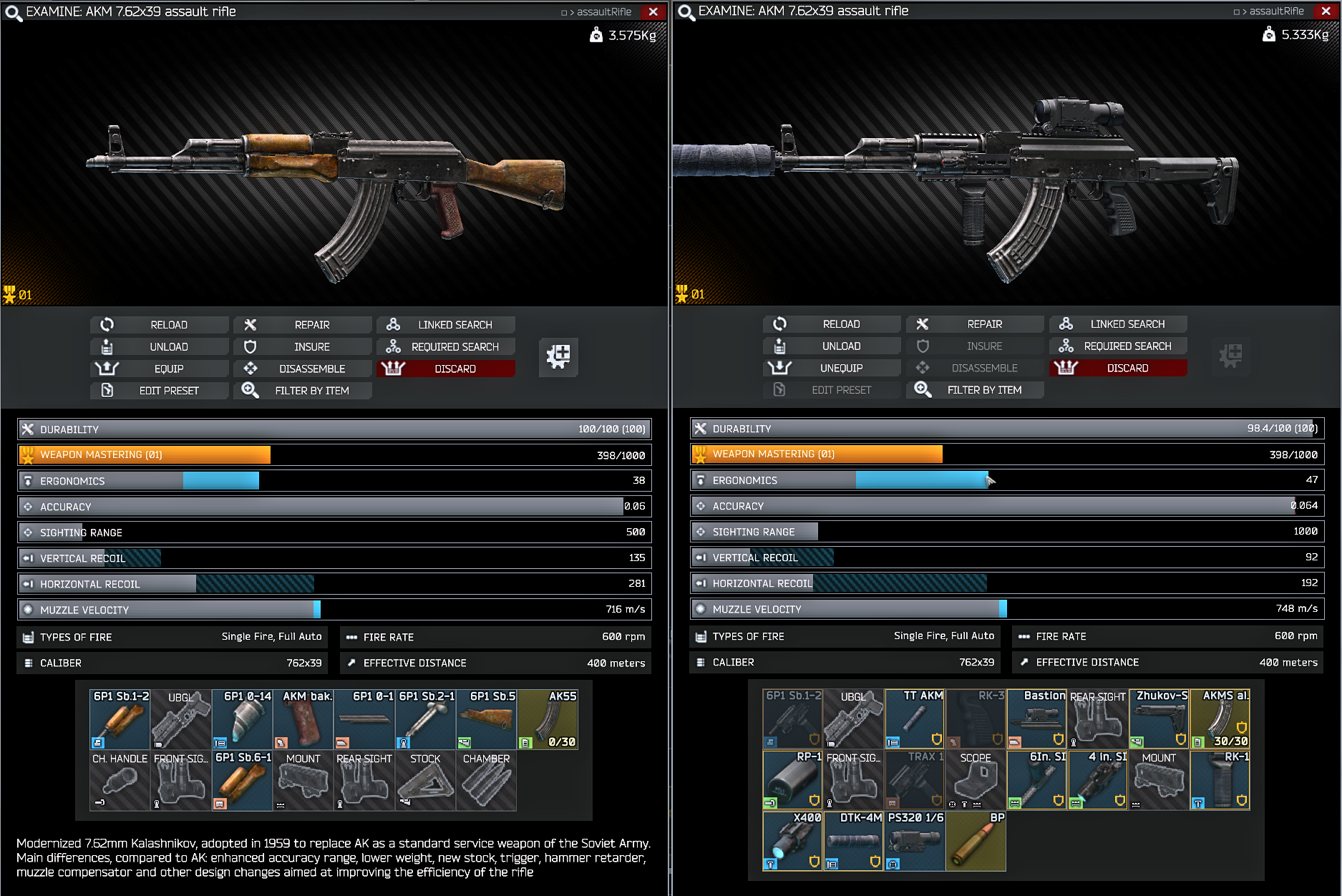1342x896 pixels.
Task: Click the Linked Search chain icon
Action: [x=392, y=324]
